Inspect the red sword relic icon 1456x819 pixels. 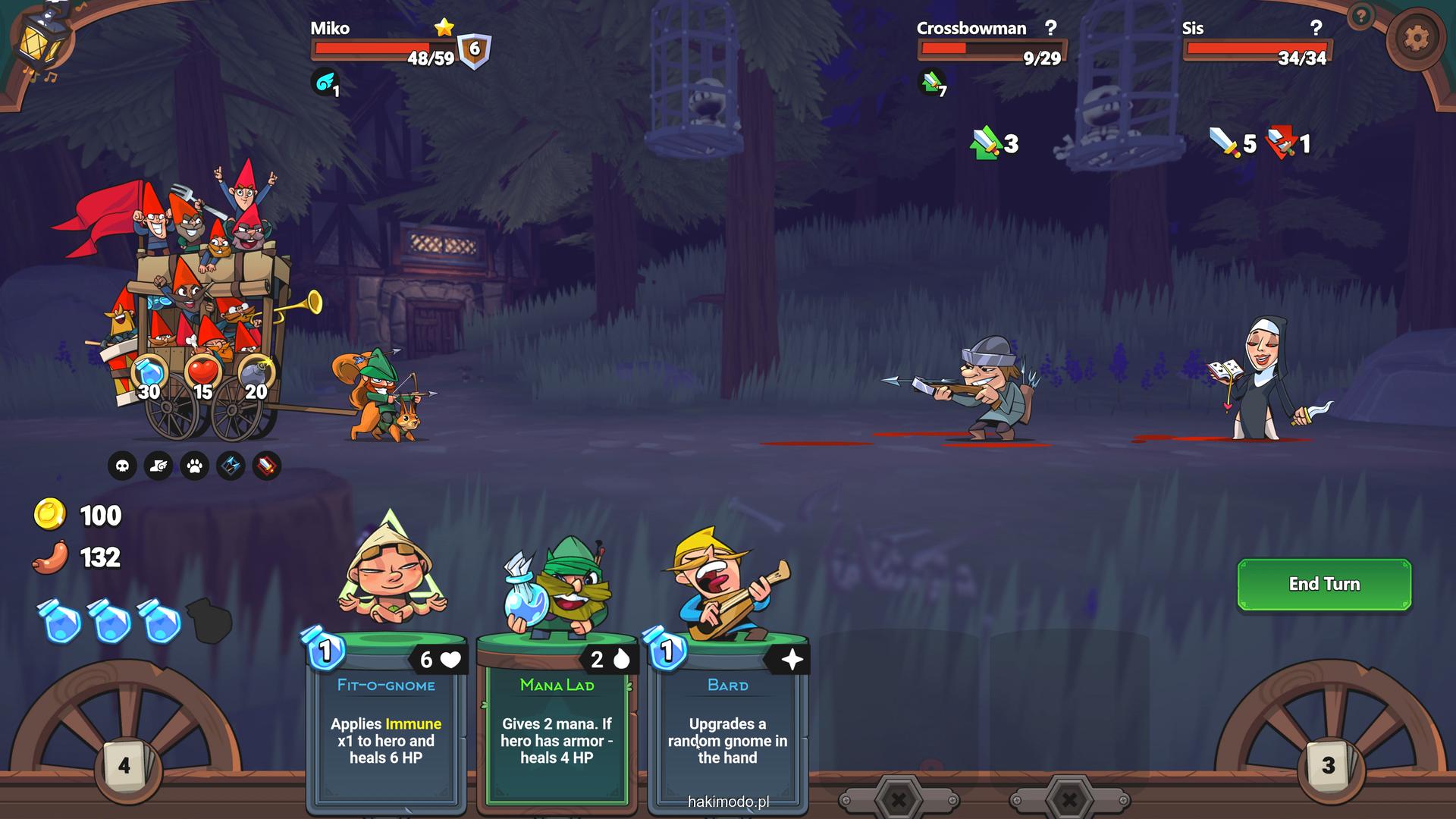point(266,466)
